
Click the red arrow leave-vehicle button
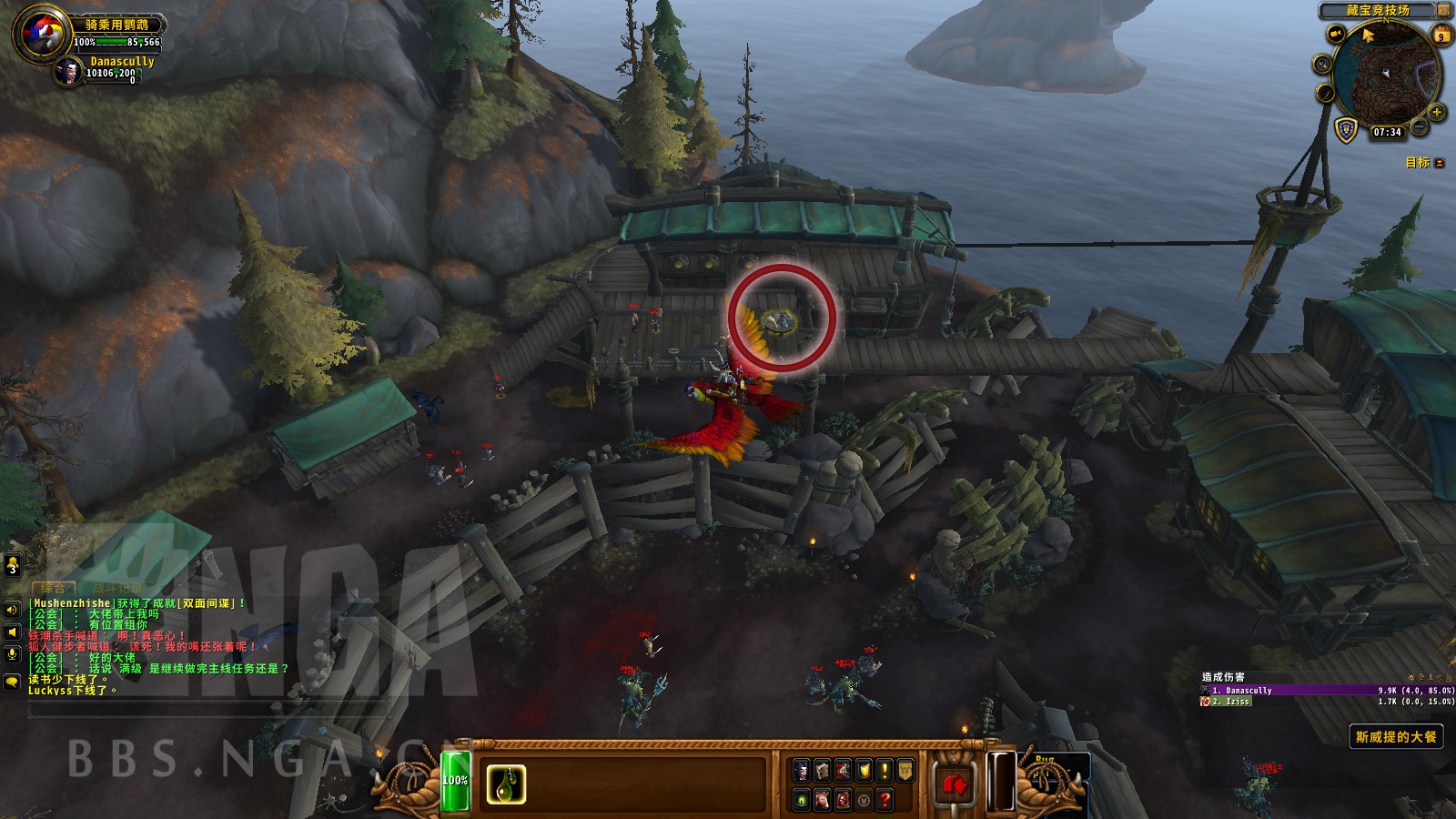953,784
